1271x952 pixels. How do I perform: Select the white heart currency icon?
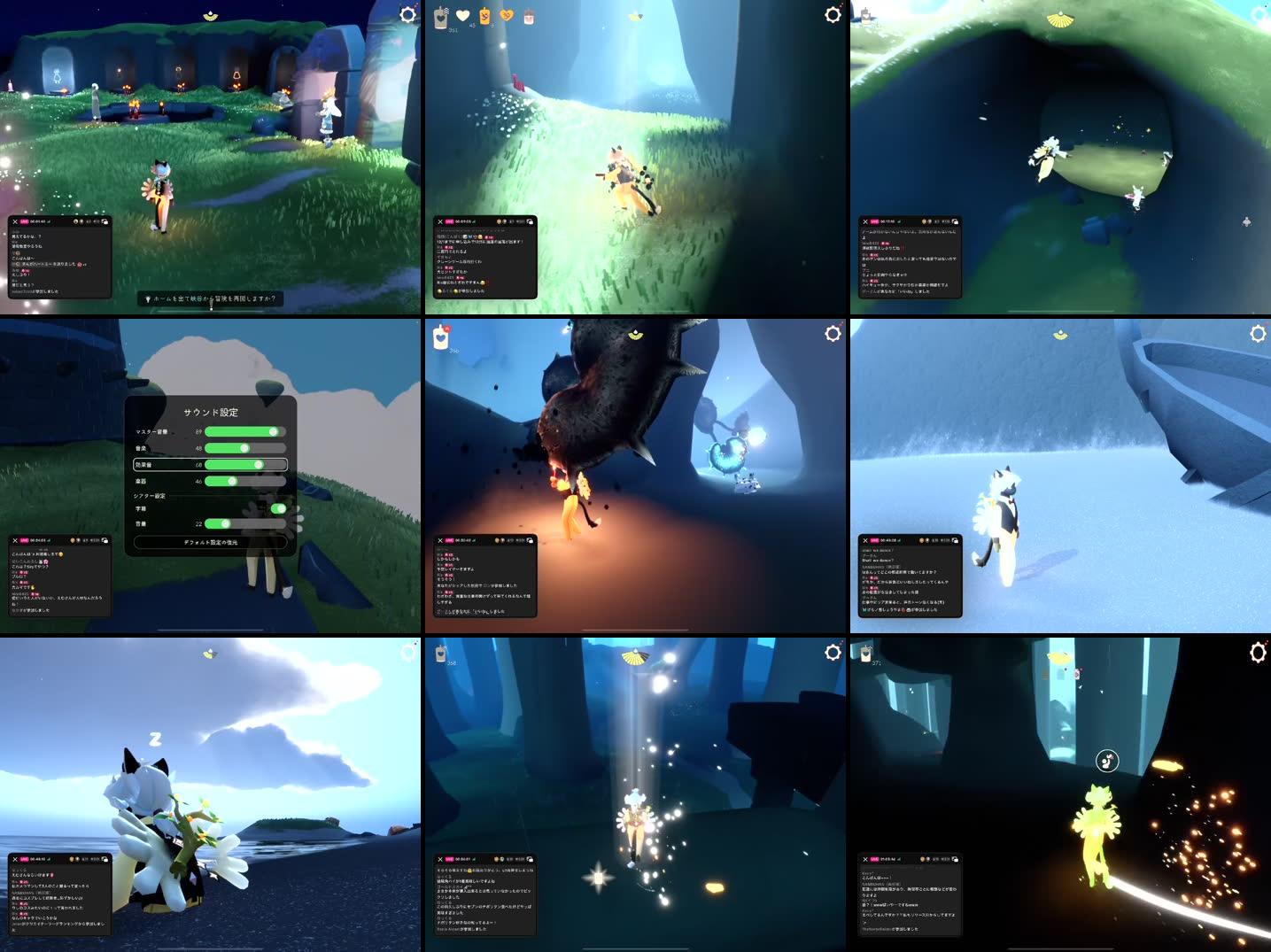coord(463,15)
